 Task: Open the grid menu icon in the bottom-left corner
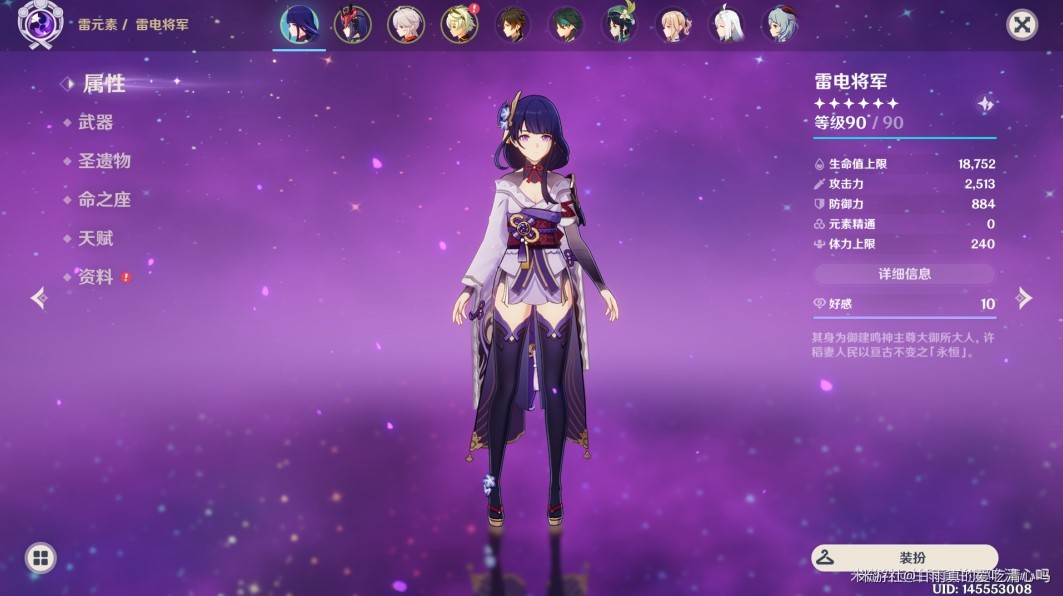coord(40,558)
